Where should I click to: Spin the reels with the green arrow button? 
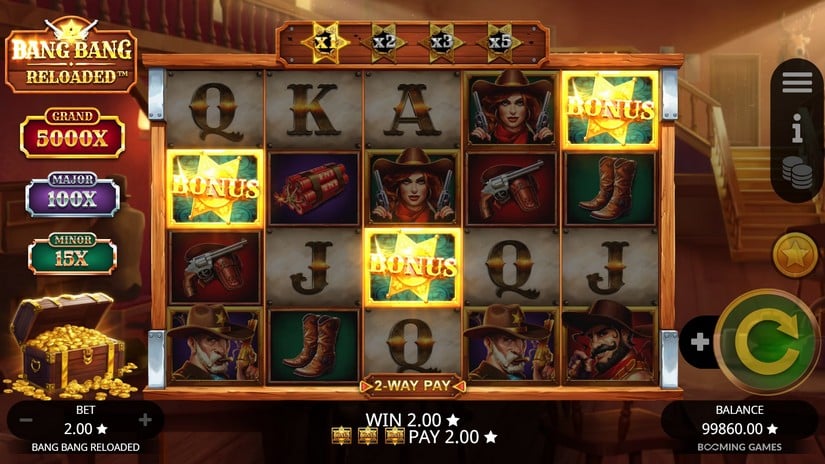(768, 342)
